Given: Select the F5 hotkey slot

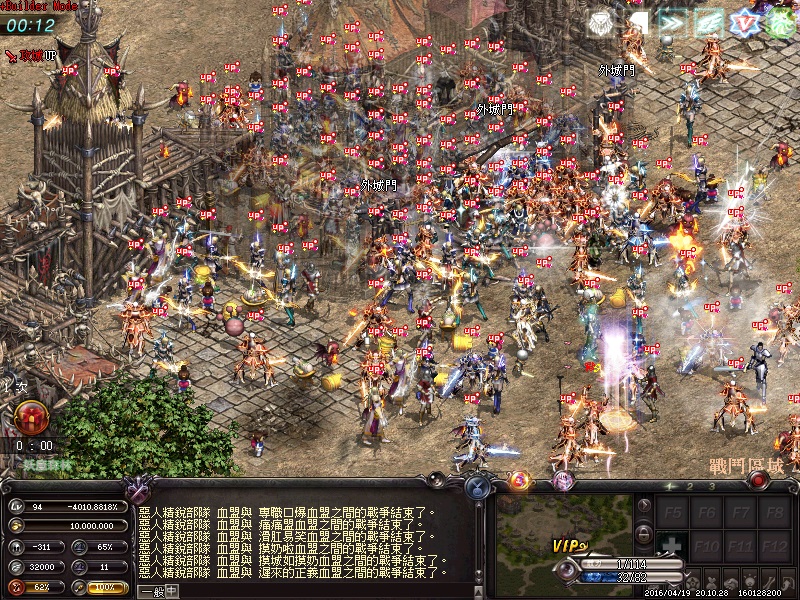Looking at the screenshot, I should (x=675, y=513).
